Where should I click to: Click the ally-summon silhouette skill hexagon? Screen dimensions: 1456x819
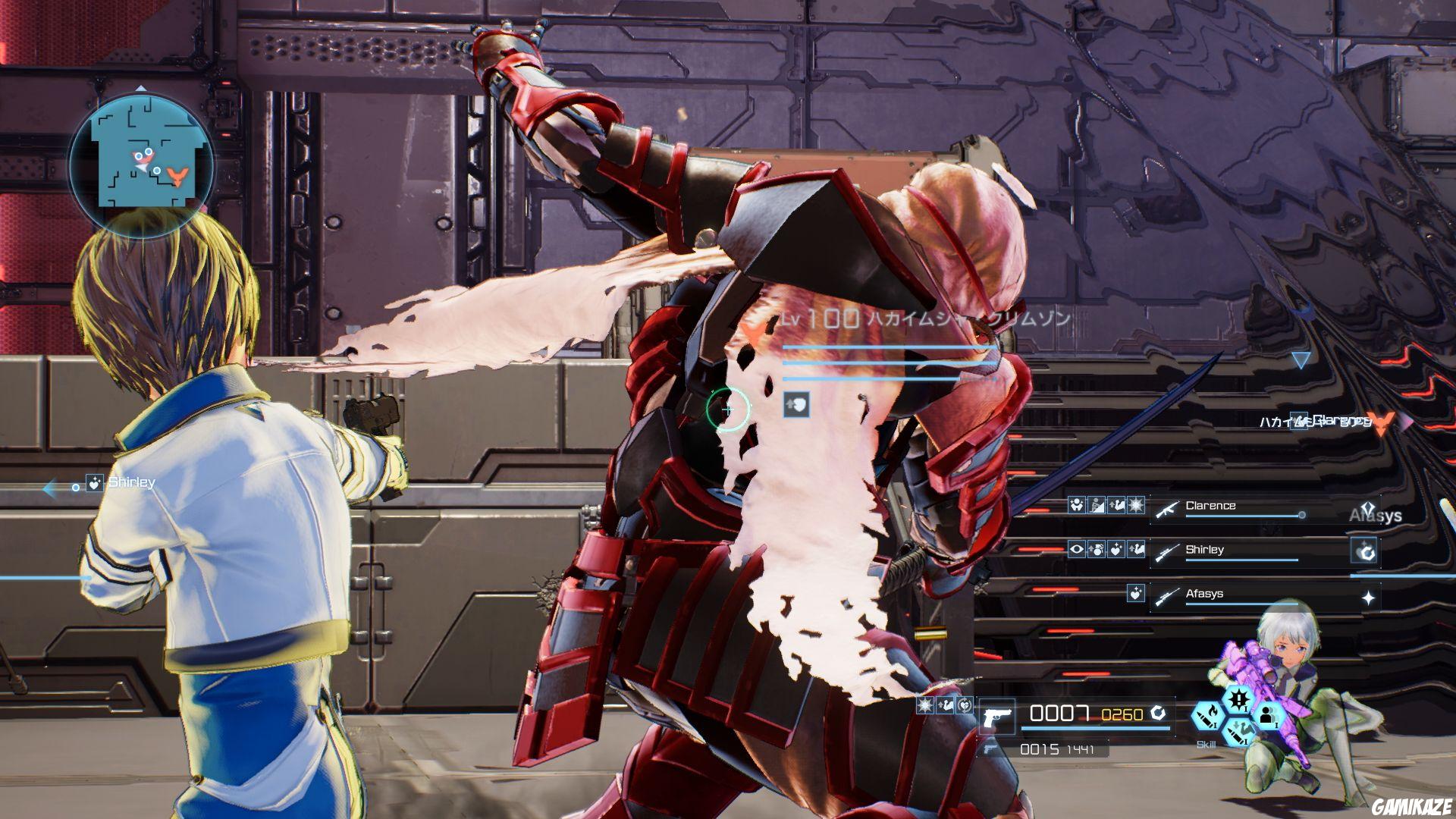point(1267,716)
